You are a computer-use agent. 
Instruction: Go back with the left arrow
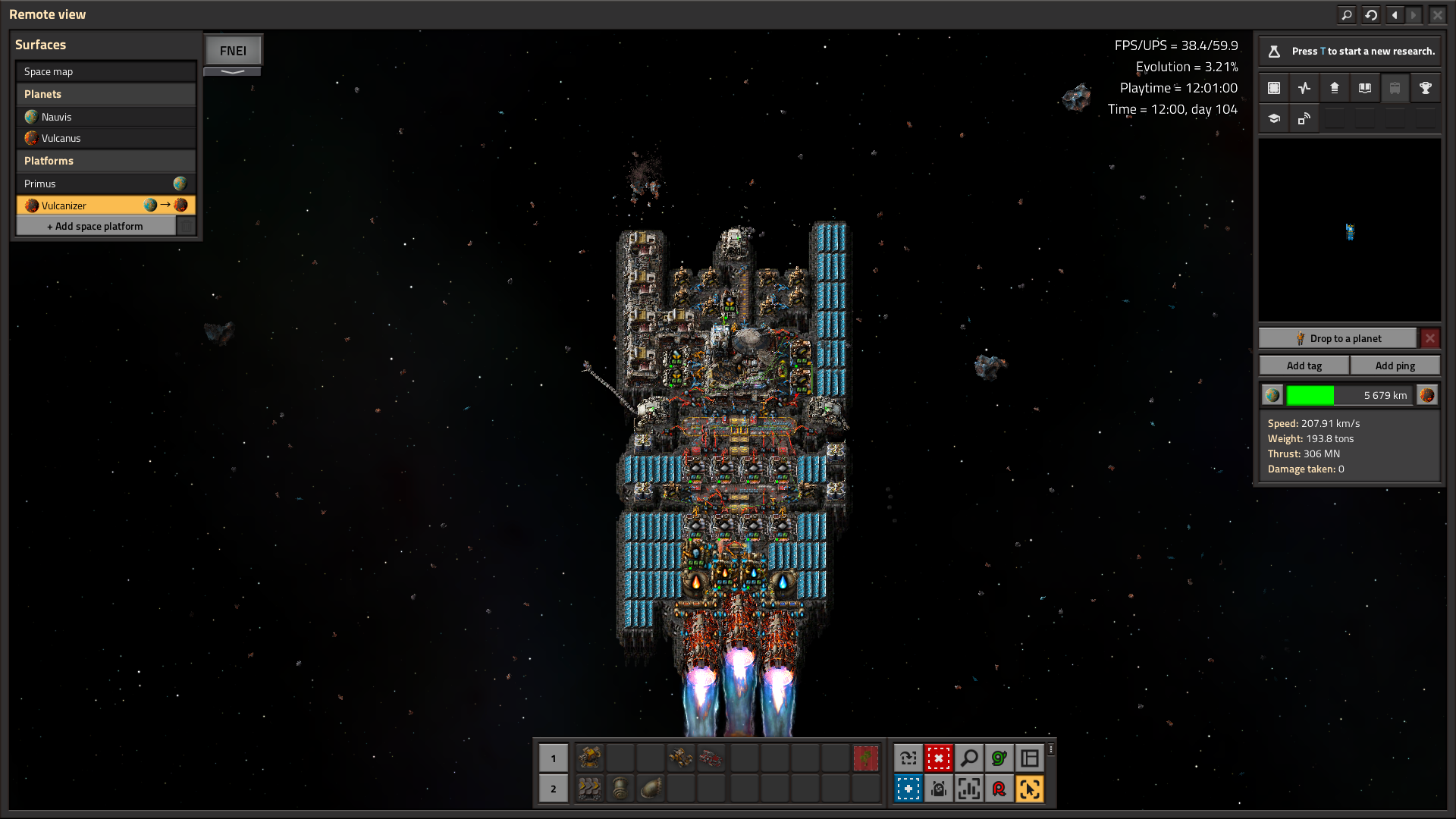pos(1395,14)
